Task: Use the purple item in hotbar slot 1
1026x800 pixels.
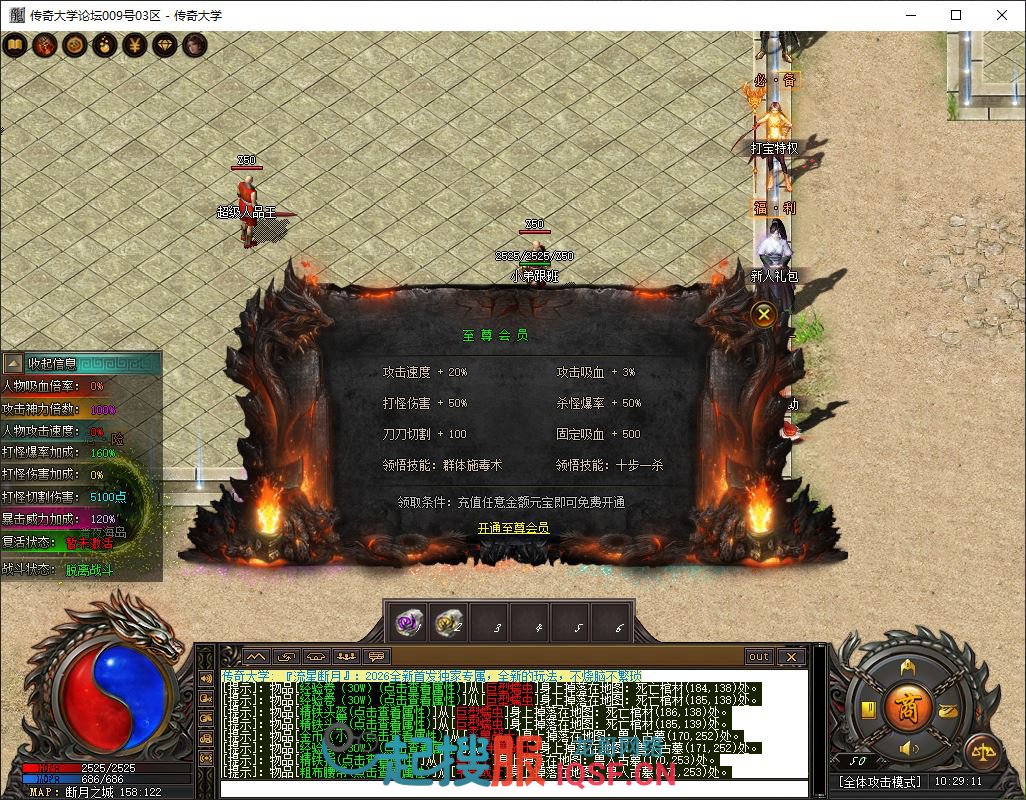Action: pyautogui.click(x=407, y=624)
